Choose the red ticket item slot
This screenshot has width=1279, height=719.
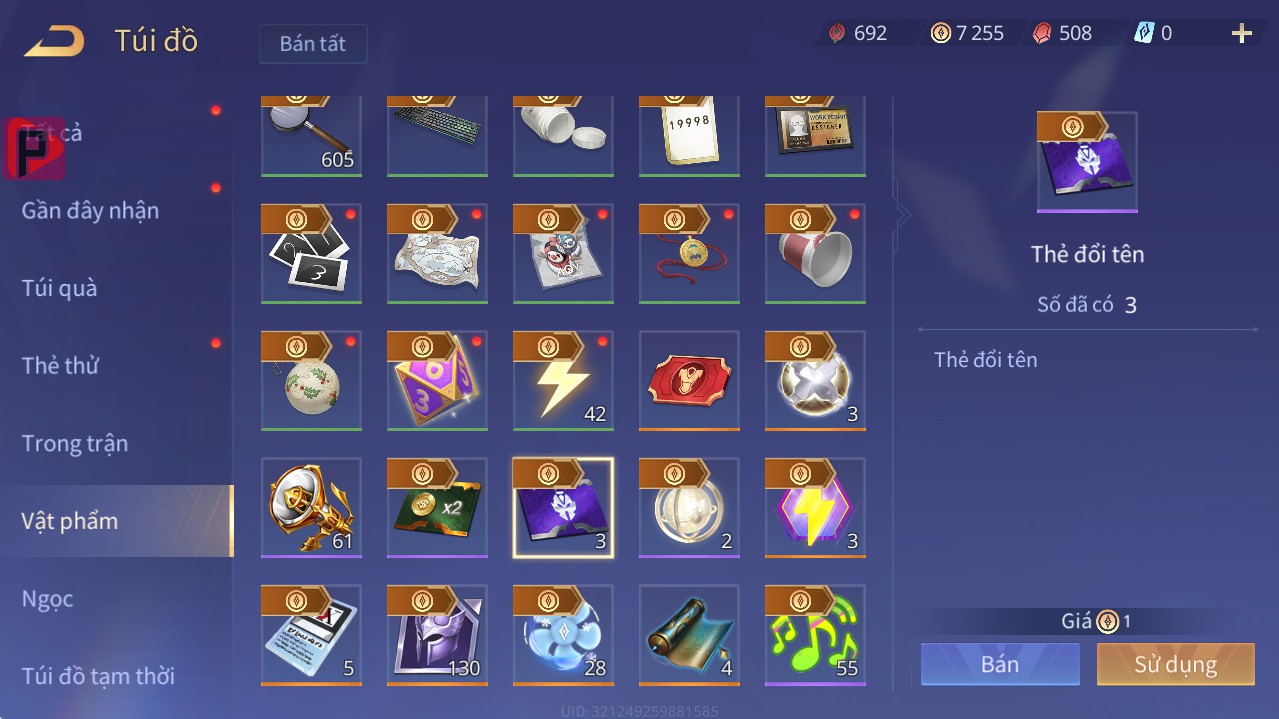pyautogui.click(x=689, y=381)
